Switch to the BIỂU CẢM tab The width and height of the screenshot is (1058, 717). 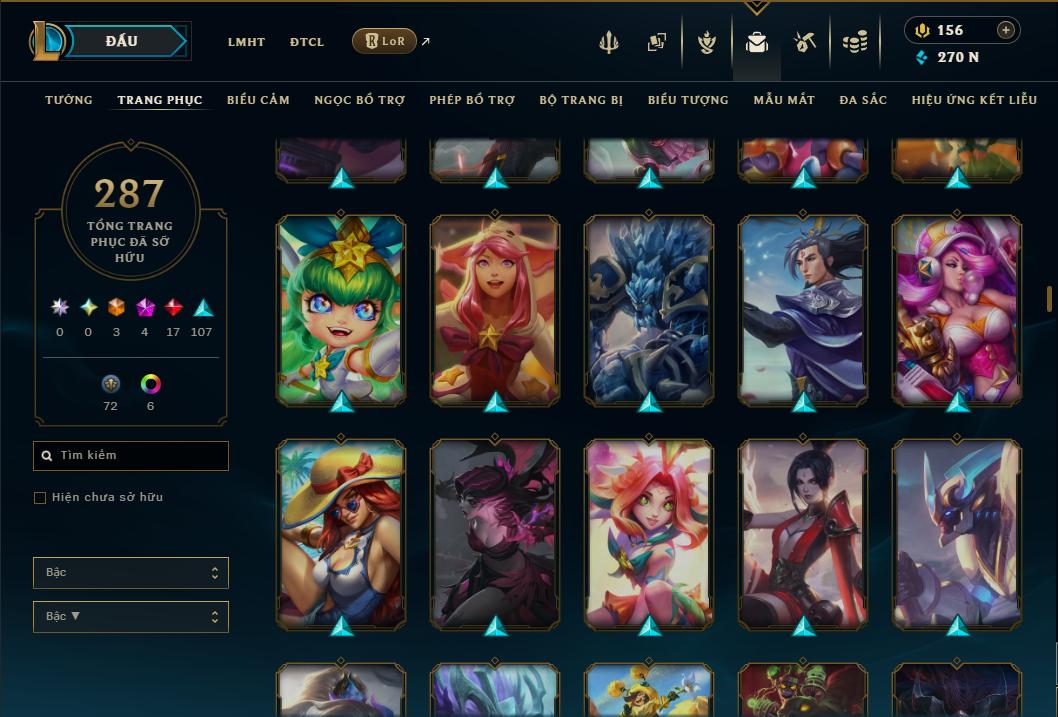click(x=258, y=100)
